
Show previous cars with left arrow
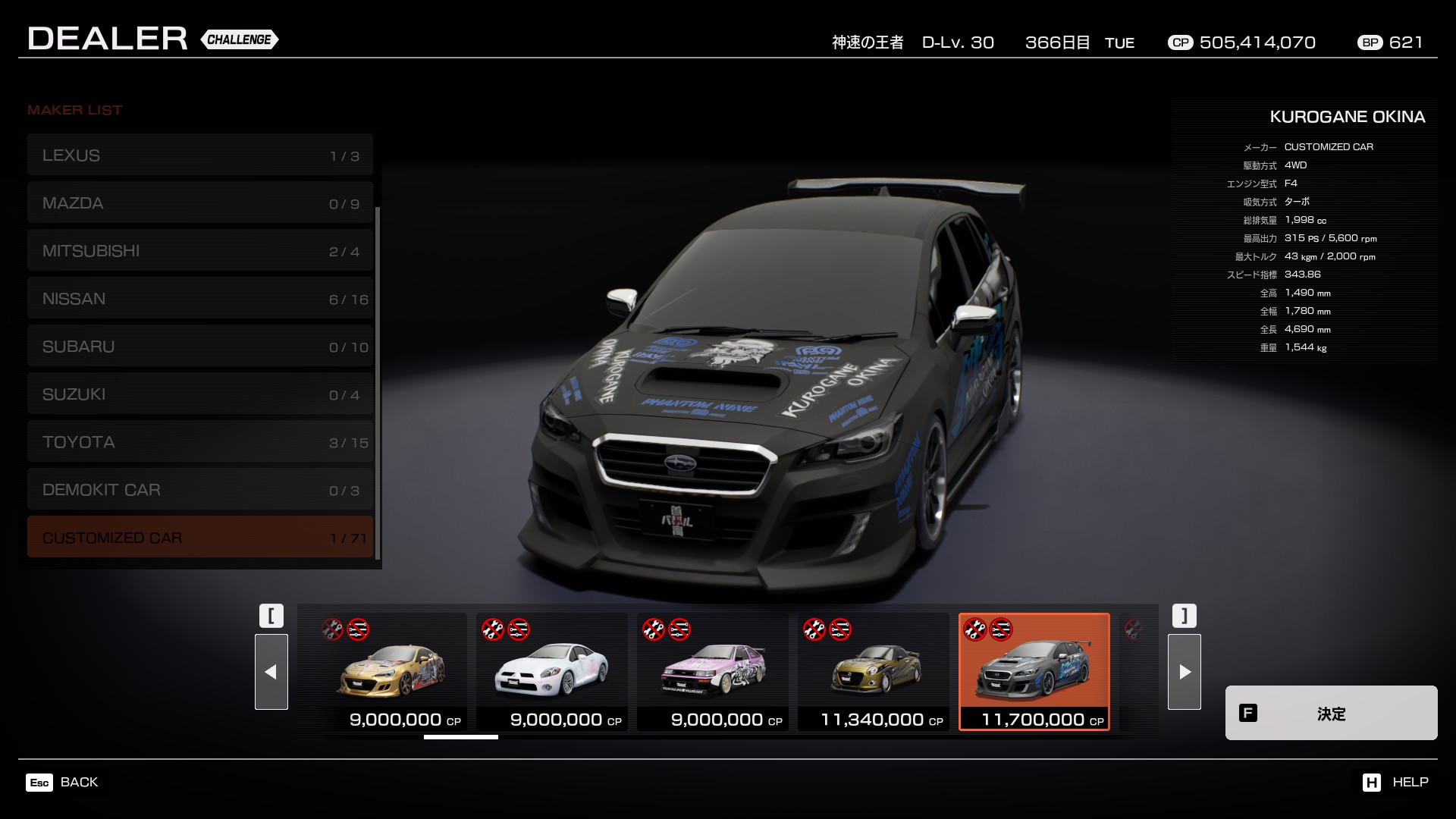[271, 672]
